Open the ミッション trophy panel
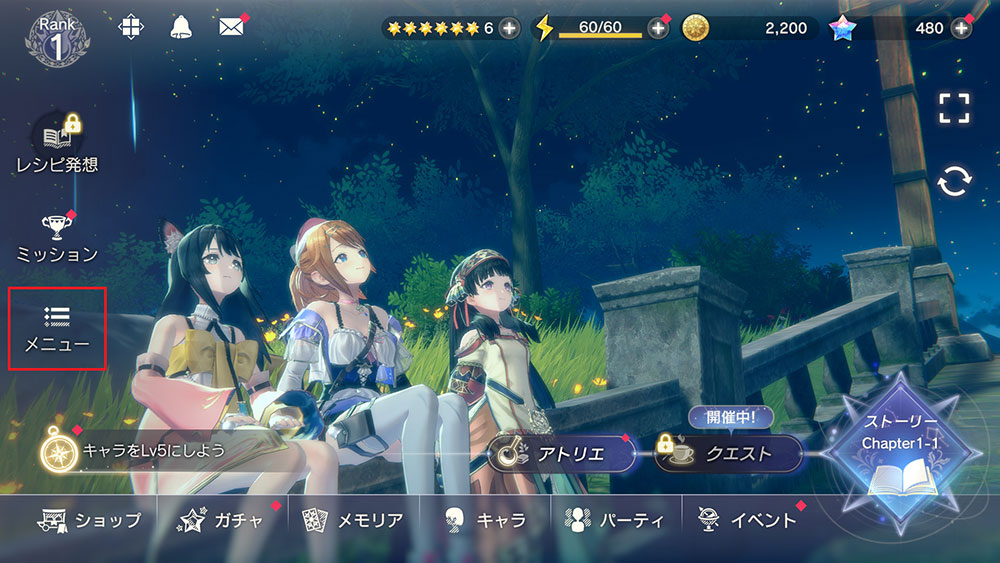Viewport: 1000px width, 563px height. click(56, 238)
